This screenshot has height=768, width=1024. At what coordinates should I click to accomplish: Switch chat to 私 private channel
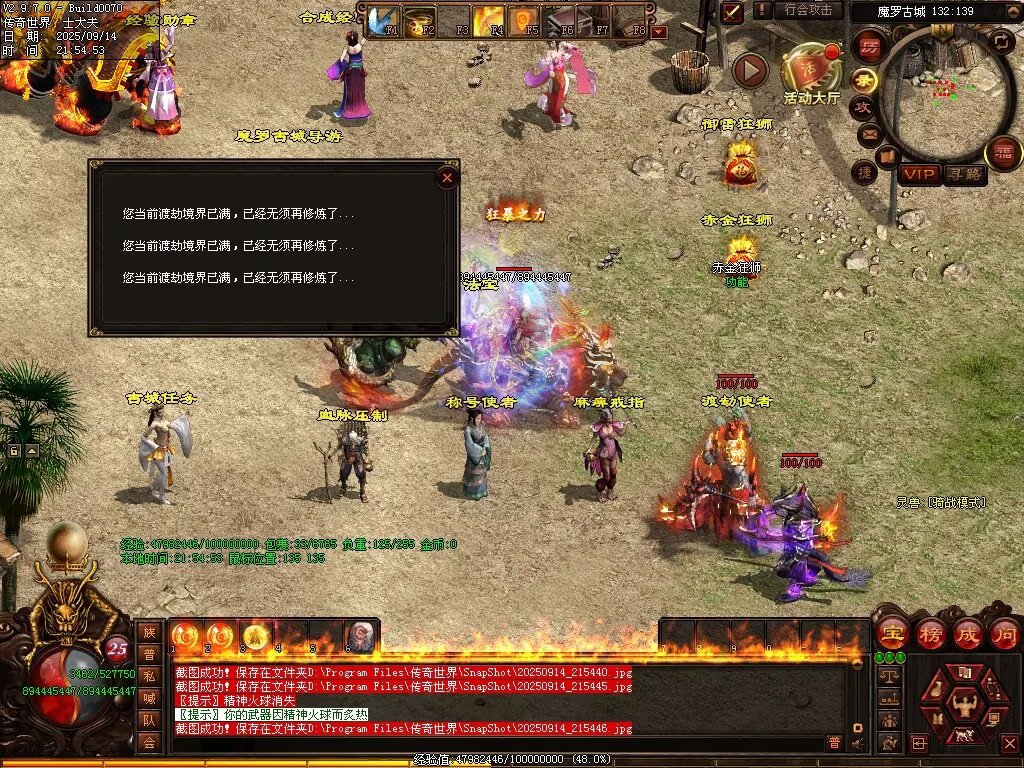(x=149, y=675)
